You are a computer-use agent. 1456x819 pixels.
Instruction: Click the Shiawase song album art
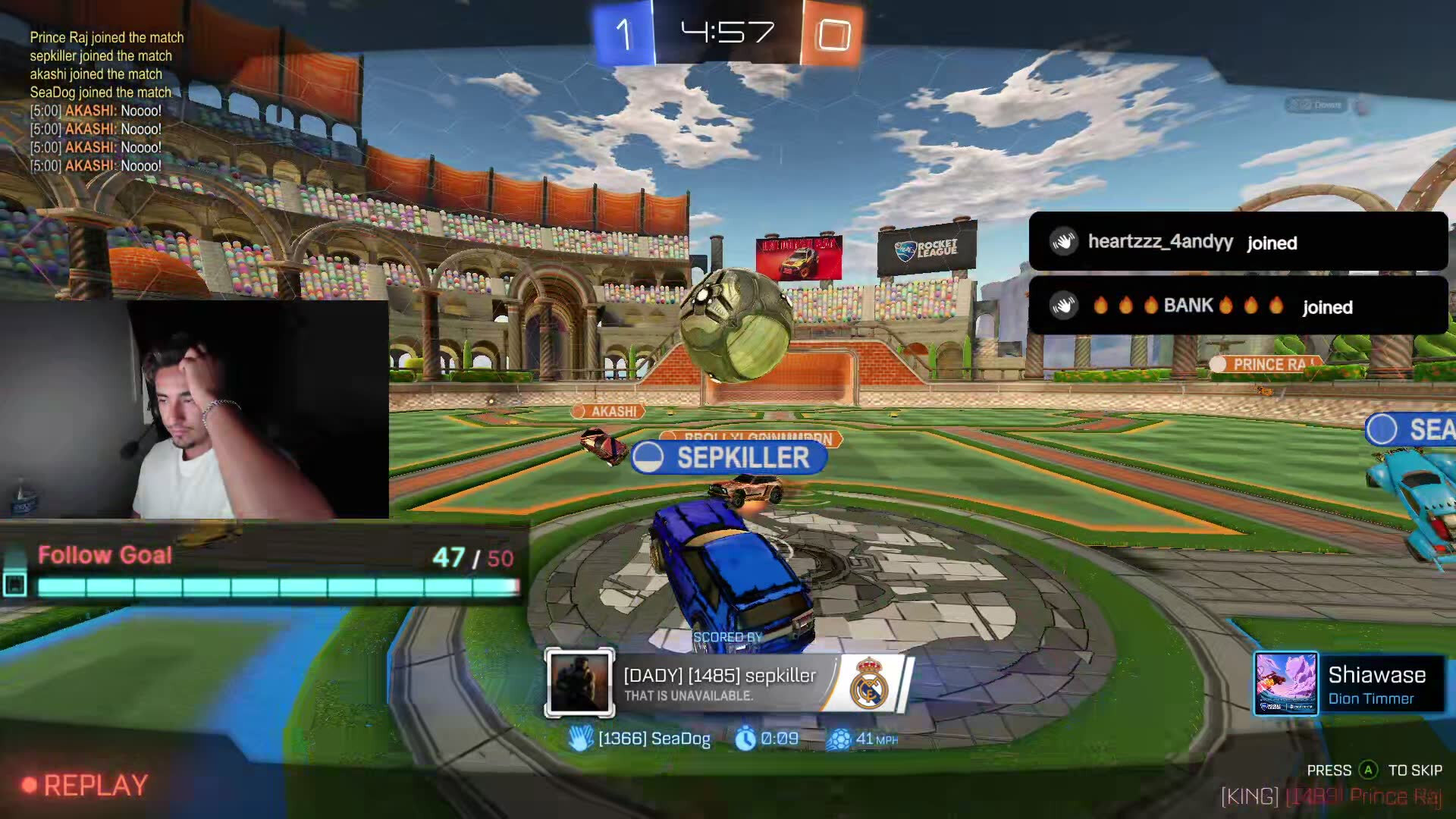[x=1285, y=683]
